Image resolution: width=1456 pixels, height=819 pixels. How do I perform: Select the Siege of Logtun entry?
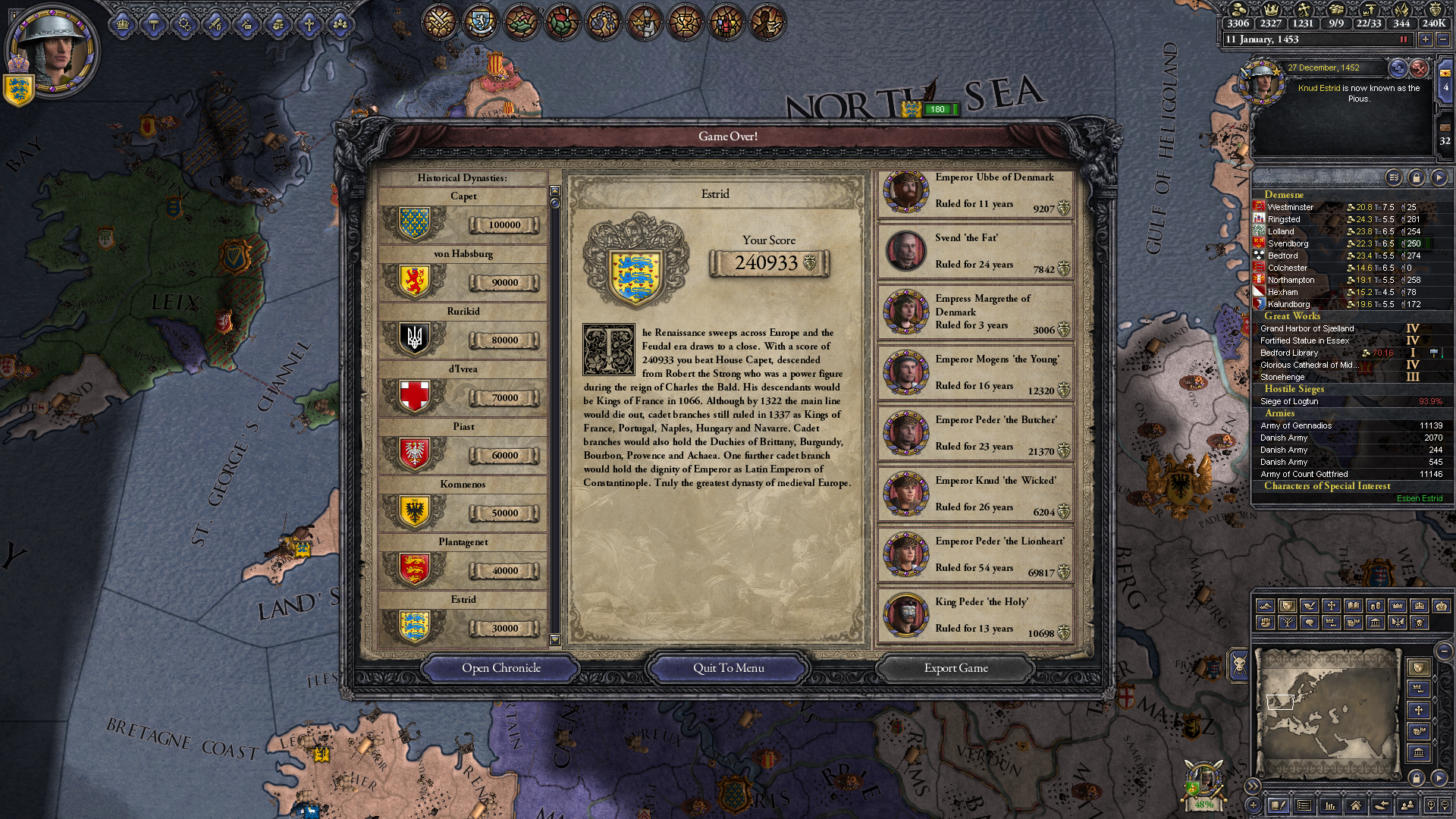[1289, 401]
